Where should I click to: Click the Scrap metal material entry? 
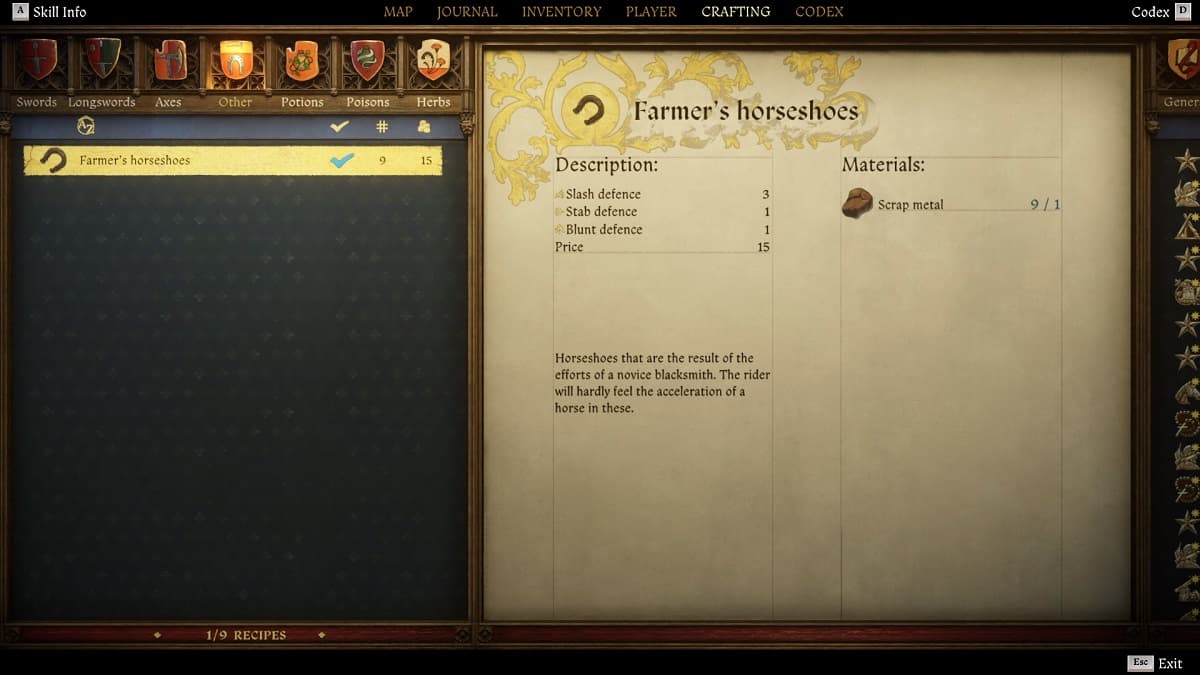point(910,204)
